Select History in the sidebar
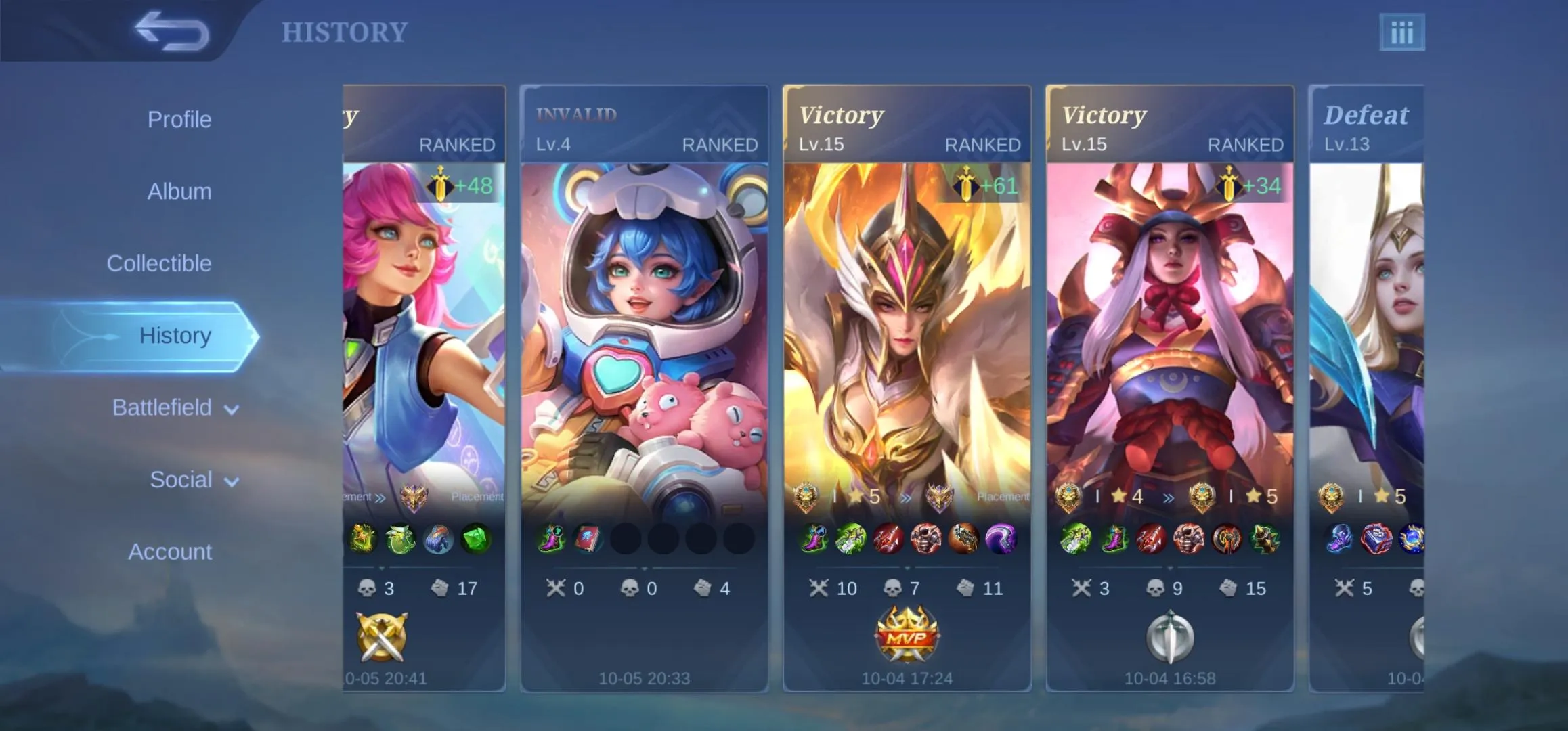1568x731 pixels. click(176, 335)
